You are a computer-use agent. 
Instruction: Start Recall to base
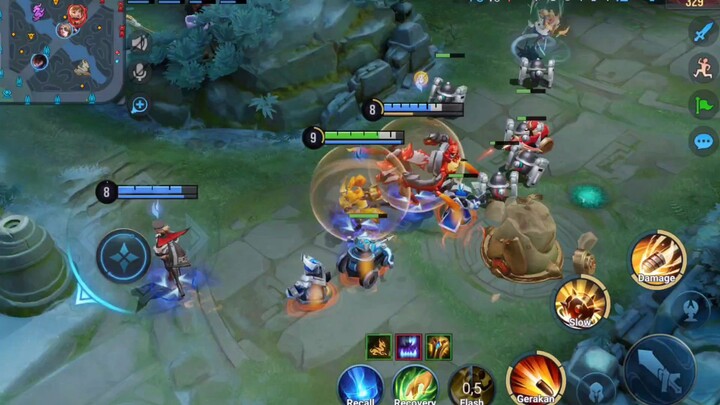360,385
